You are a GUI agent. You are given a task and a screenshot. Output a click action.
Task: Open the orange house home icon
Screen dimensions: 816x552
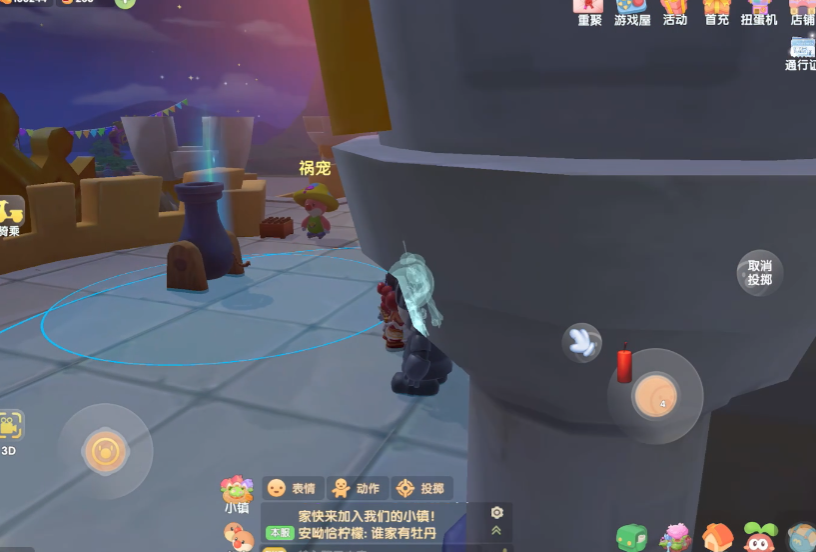pyautogui.click(x=717, y=538)
